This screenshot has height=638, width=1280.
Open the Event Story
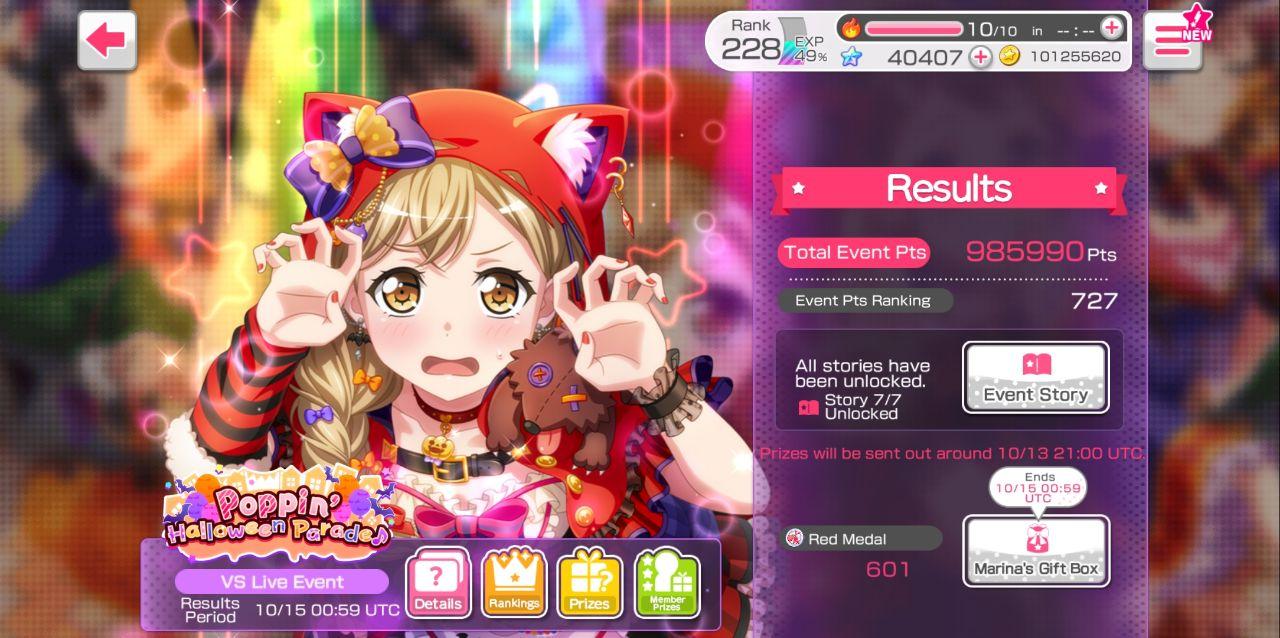click(1035, 377)
